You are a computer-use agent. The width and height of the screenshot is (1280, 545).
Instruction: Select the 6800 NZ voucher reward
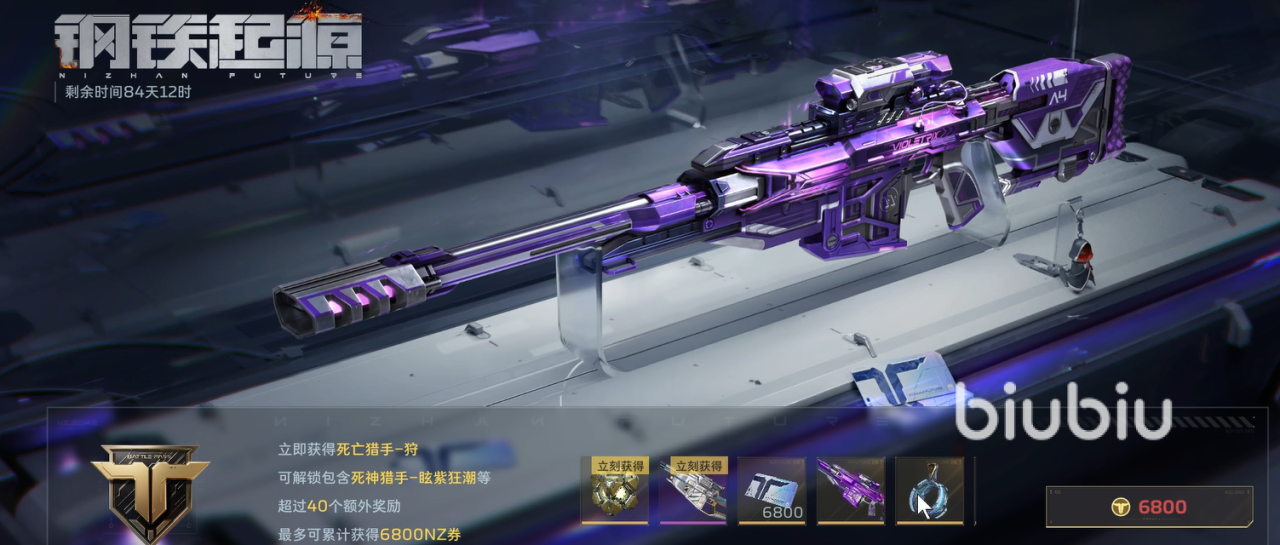coord(772,491)
